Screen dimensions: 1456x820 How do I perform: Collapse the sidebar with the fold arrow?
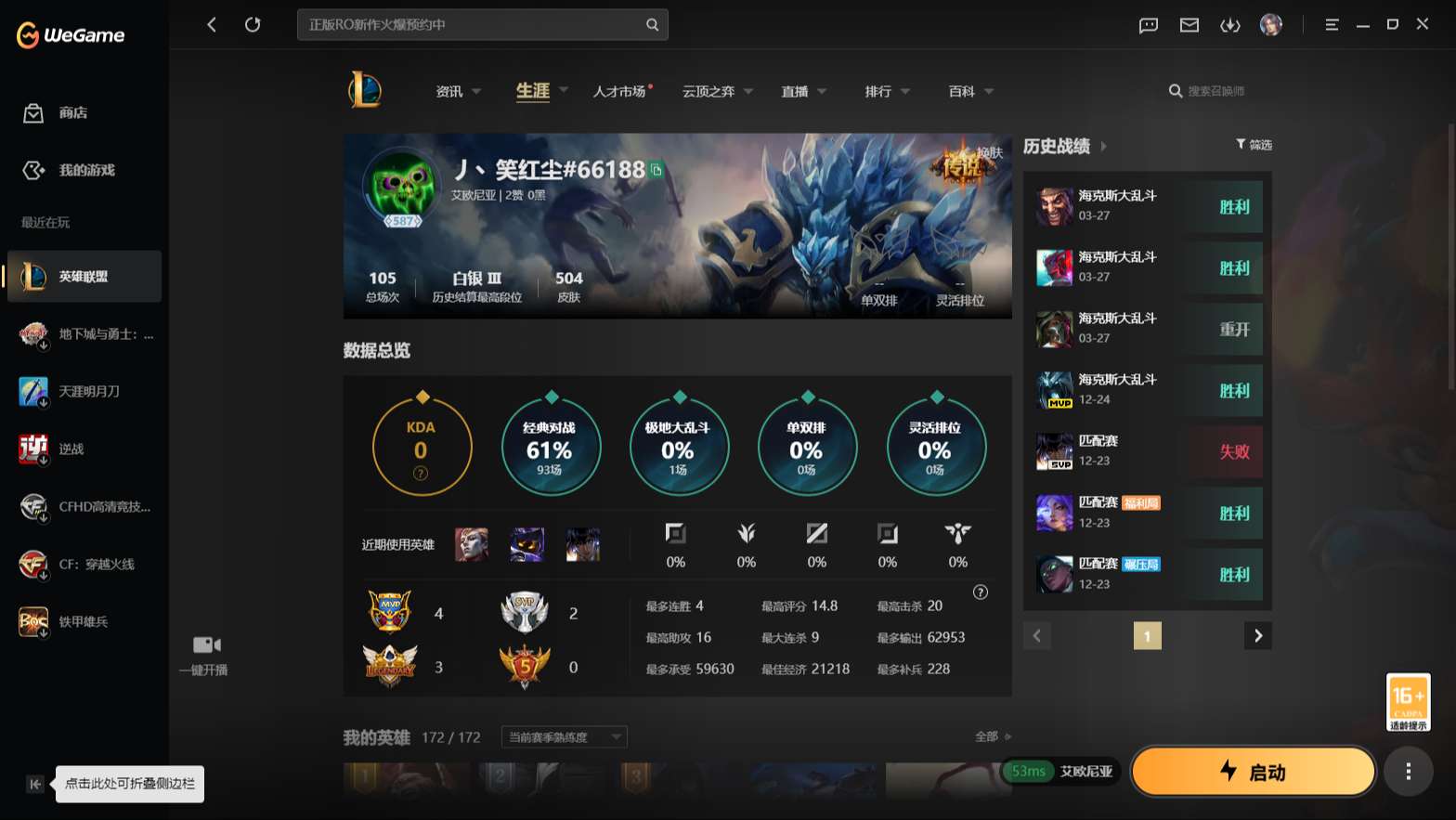[x=34, y=784]
